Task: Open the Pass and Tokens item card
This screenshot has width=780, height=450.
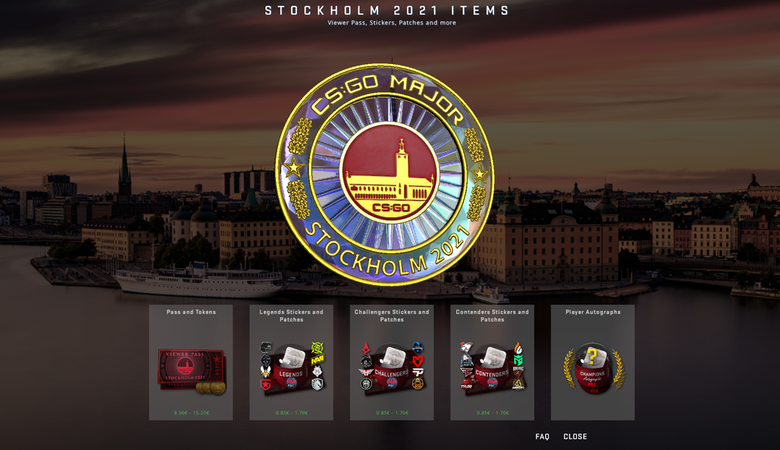Action: (191, 363)
